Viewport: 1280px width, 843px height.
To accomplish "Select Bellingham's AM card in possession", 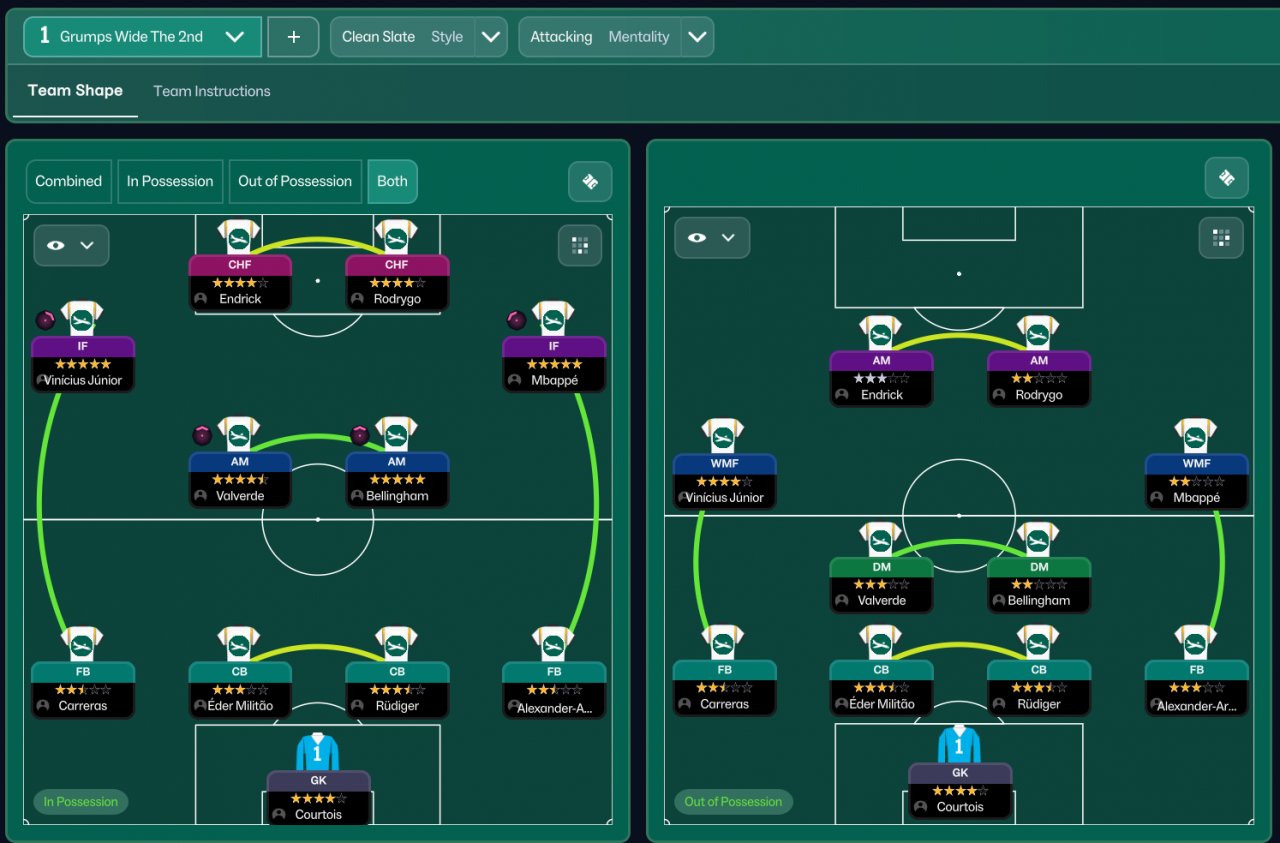I will [x=397, y=479].
